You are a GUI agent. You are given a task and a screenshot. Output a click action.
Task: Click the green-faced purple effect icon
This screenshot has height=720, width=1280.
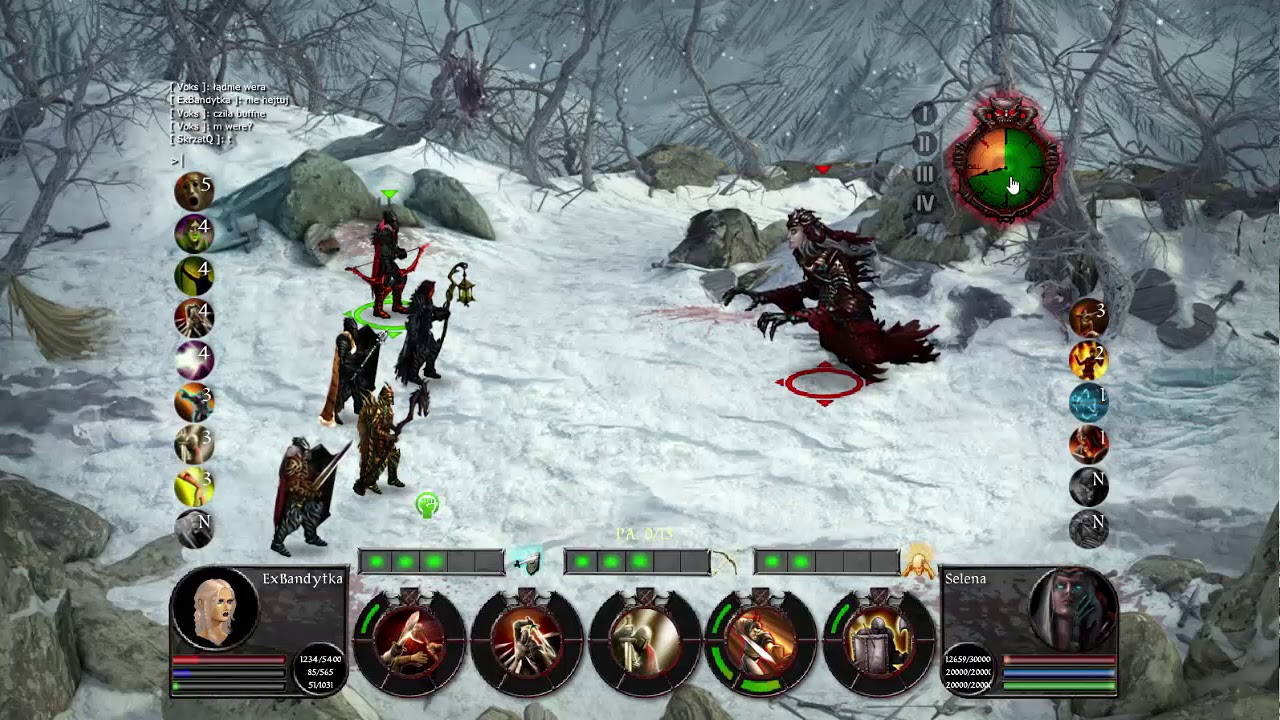[x=194, y=234]
